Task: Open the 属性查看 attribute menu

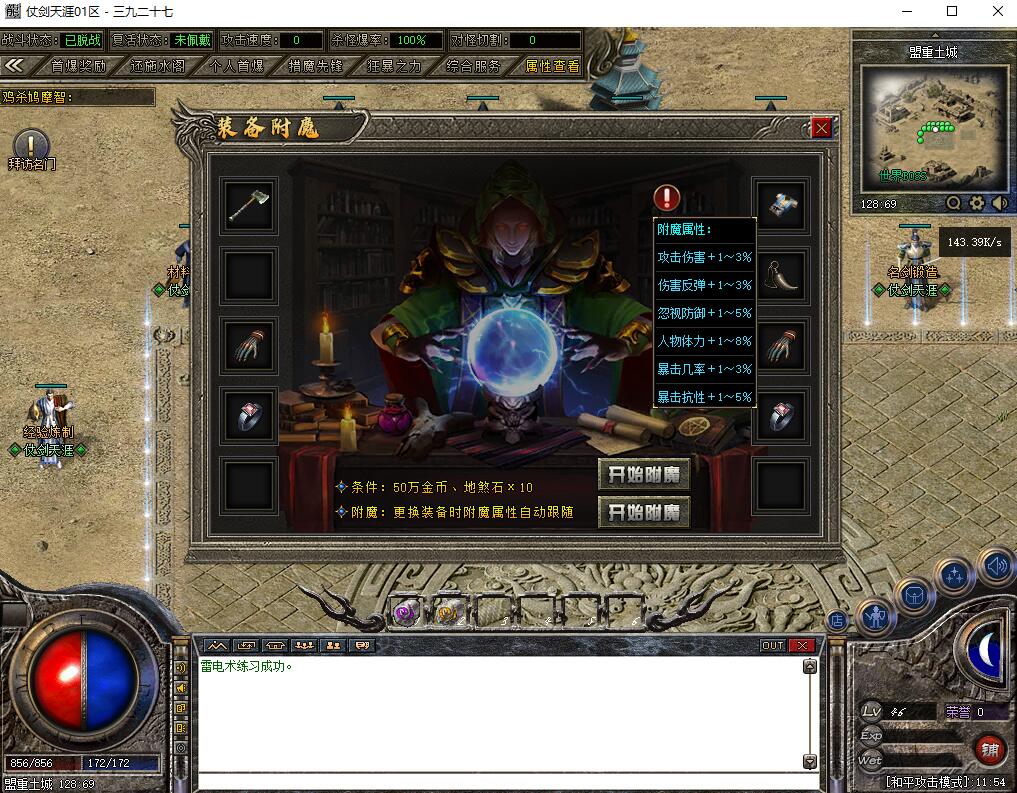Action: pos(552,66)
